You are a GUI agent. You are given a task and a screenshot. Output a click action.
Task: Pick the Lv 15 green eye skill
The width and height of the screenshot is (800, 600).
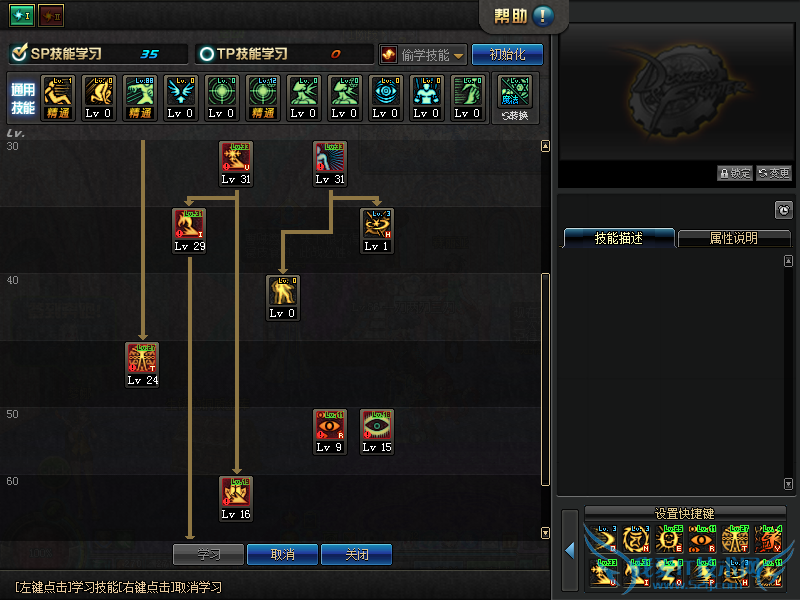(377, 426)
